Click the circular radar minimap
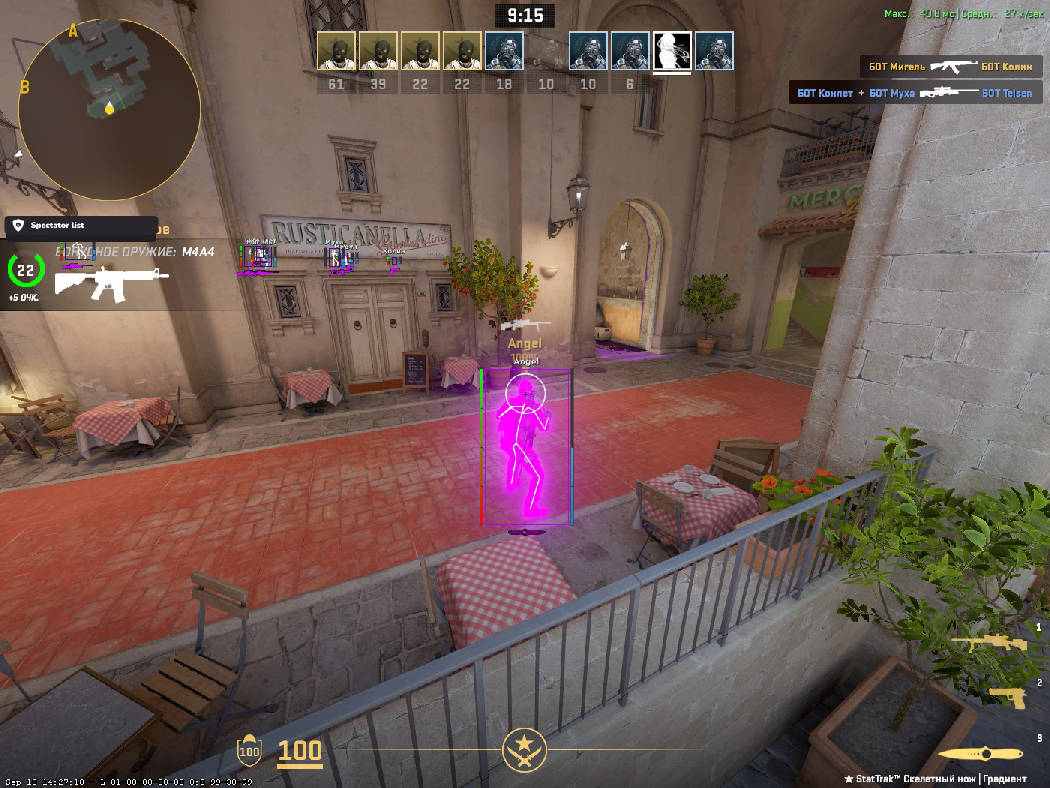Screen dimensions: 1050x788 [x=109, y=108]
